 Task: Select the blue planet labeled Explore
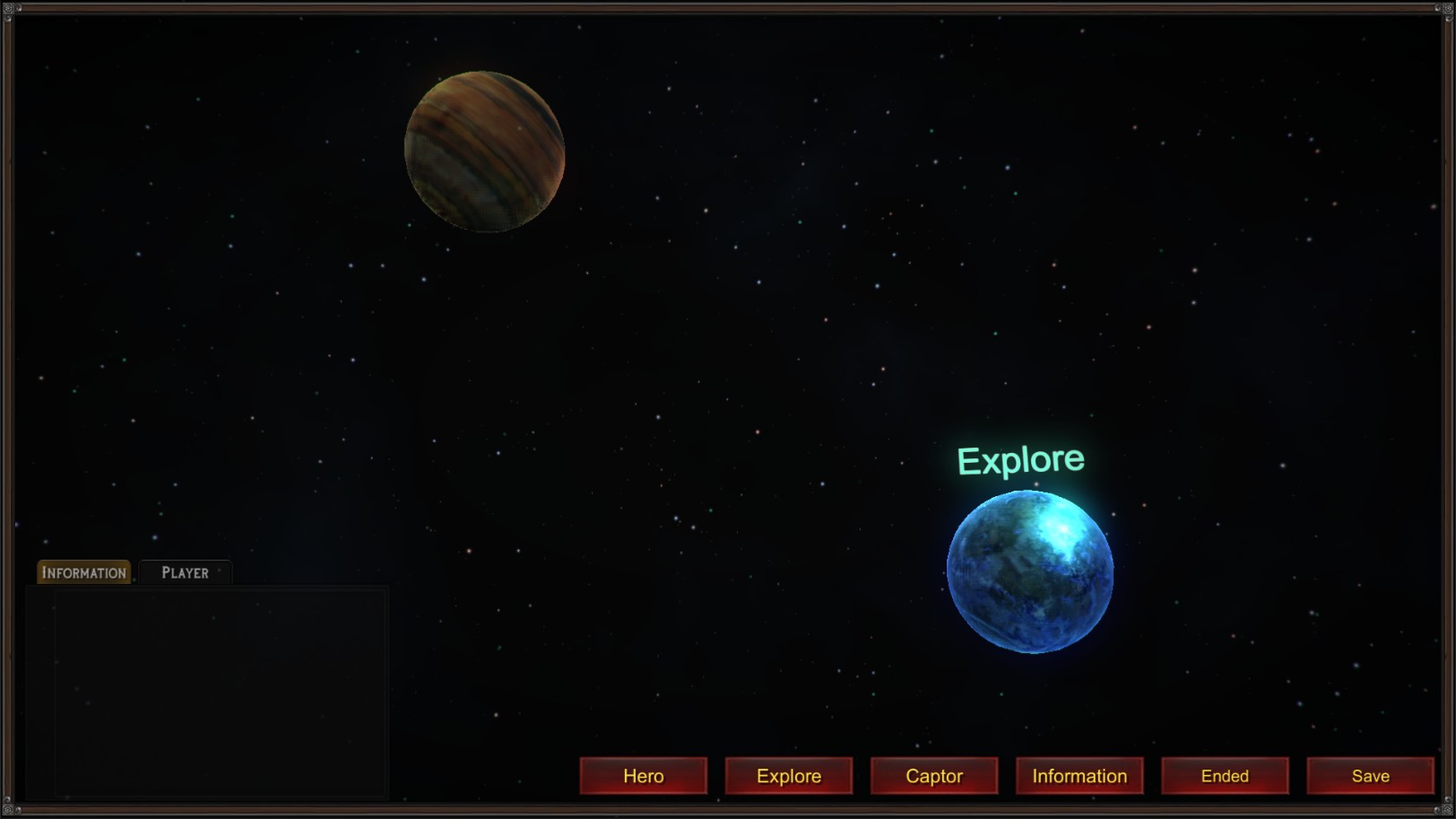1029,574
